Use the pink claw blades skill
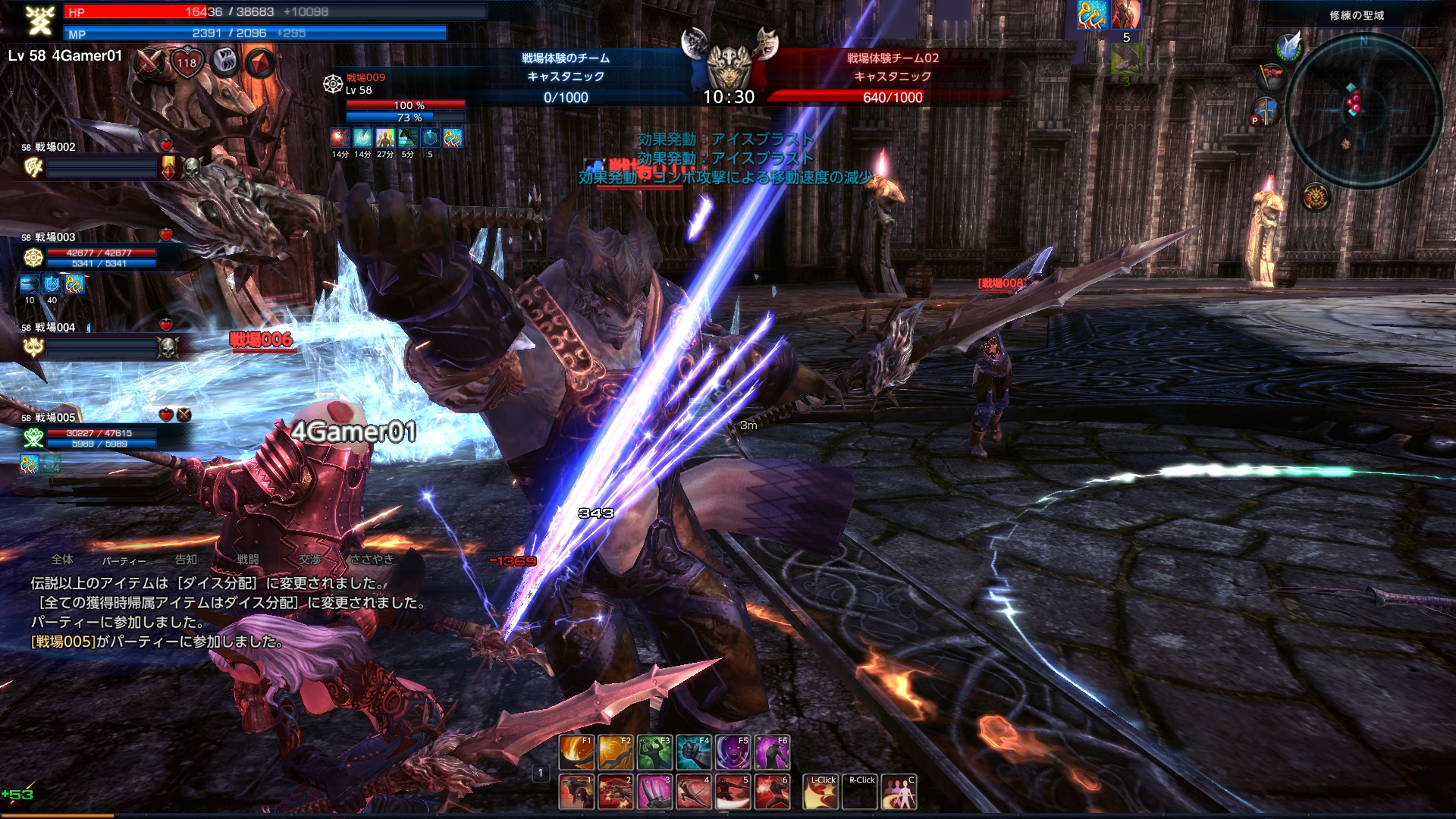 (654, 792)
